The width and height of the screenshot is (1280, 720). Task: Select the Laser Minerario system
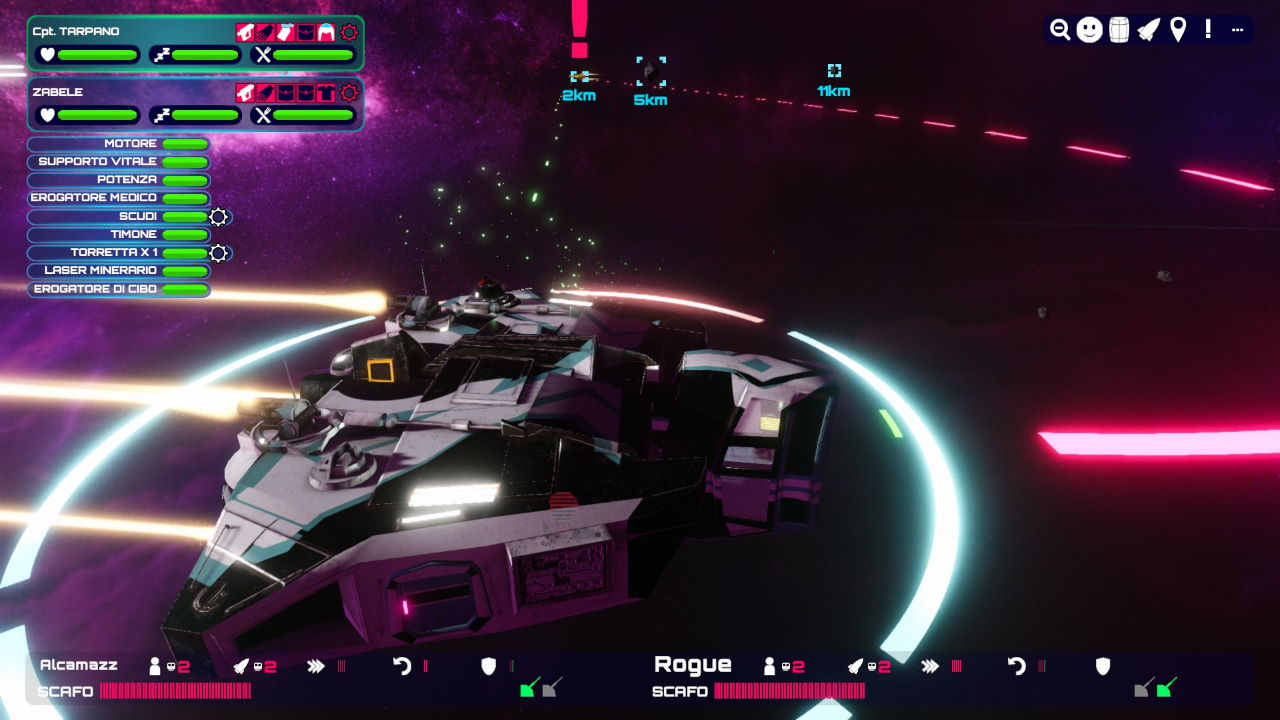(x=119, y=271)
